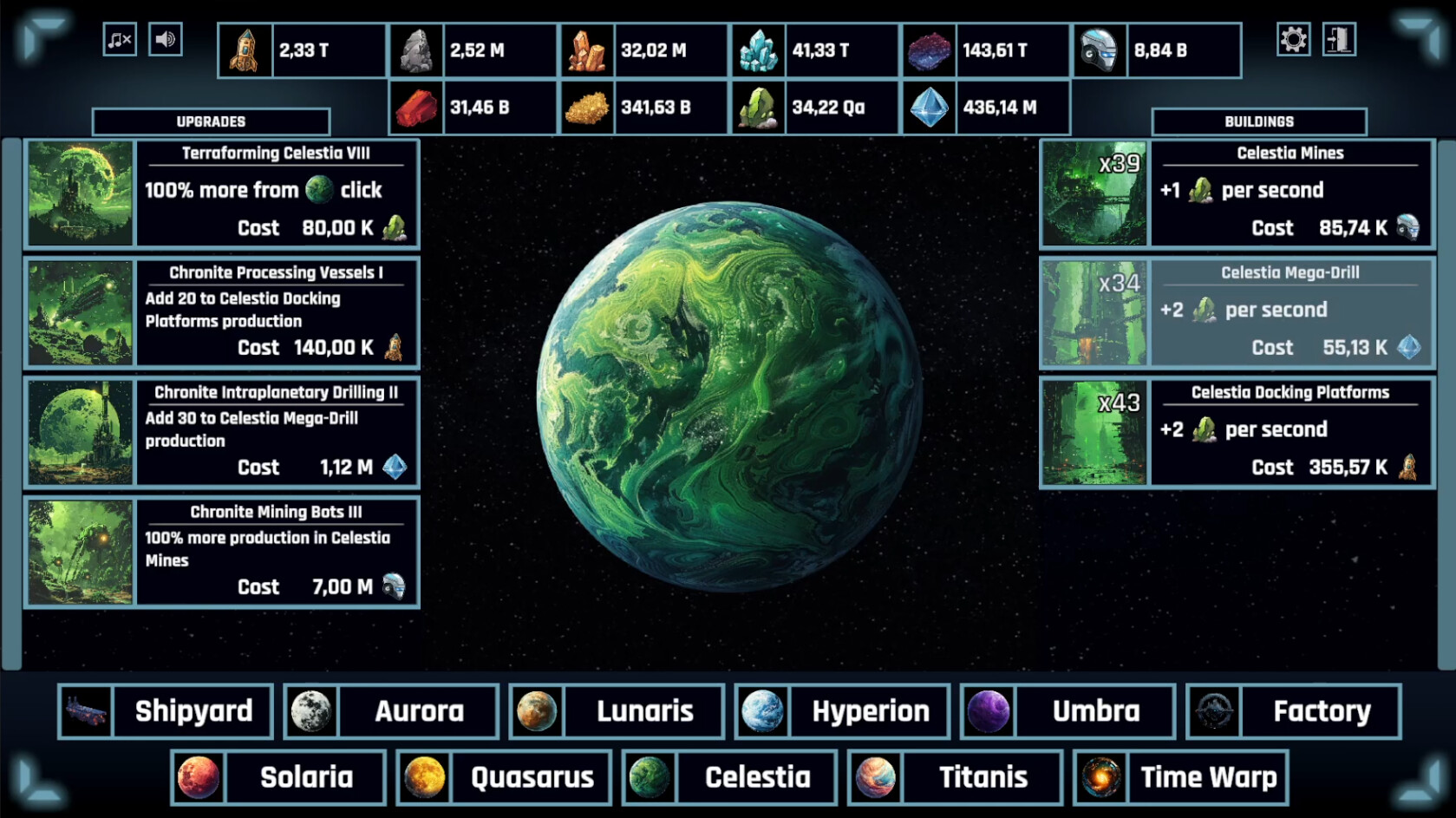1456x818 pixels.
Task: Expand the Upgrades panel header
Action: pos(211,121)
